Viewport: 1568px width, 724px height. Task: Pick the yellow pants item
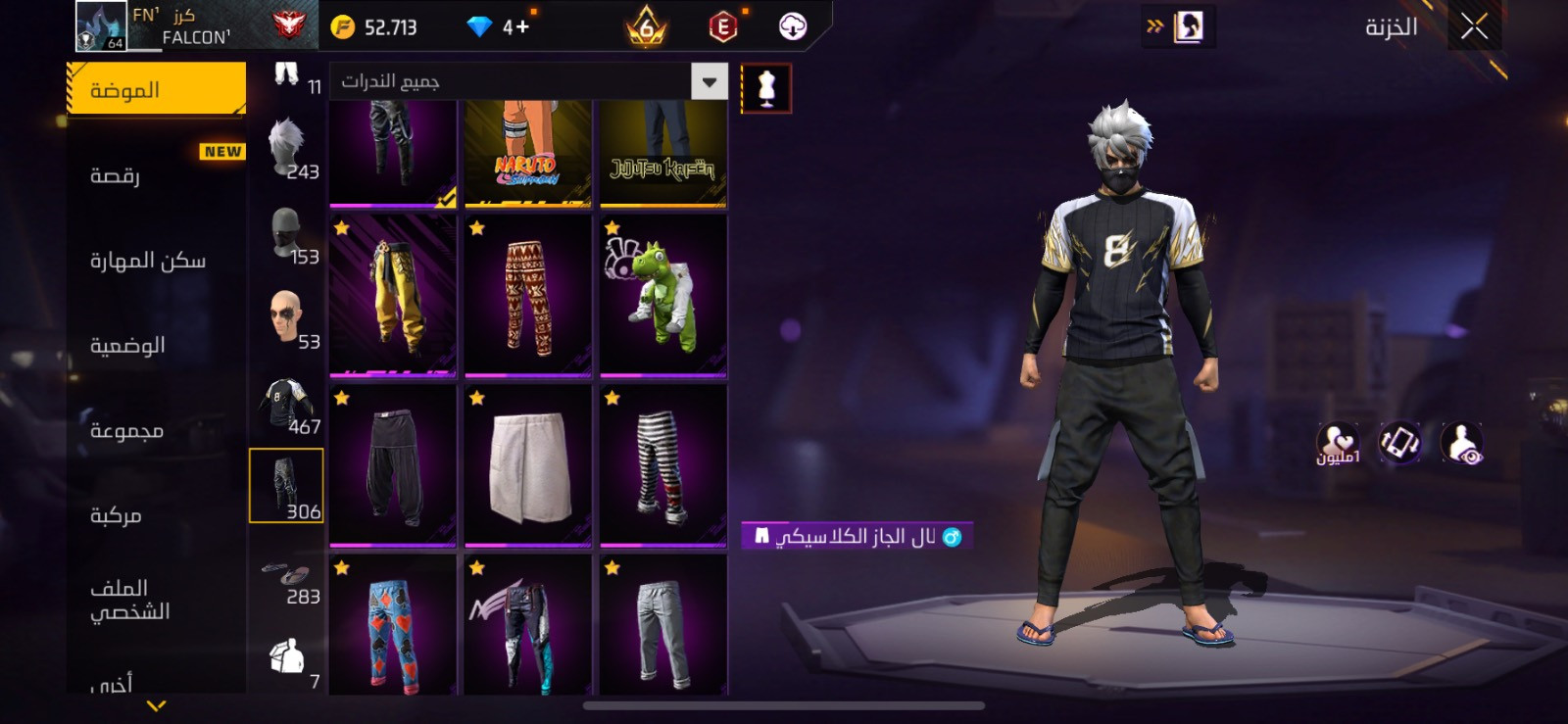pos(393,296)
